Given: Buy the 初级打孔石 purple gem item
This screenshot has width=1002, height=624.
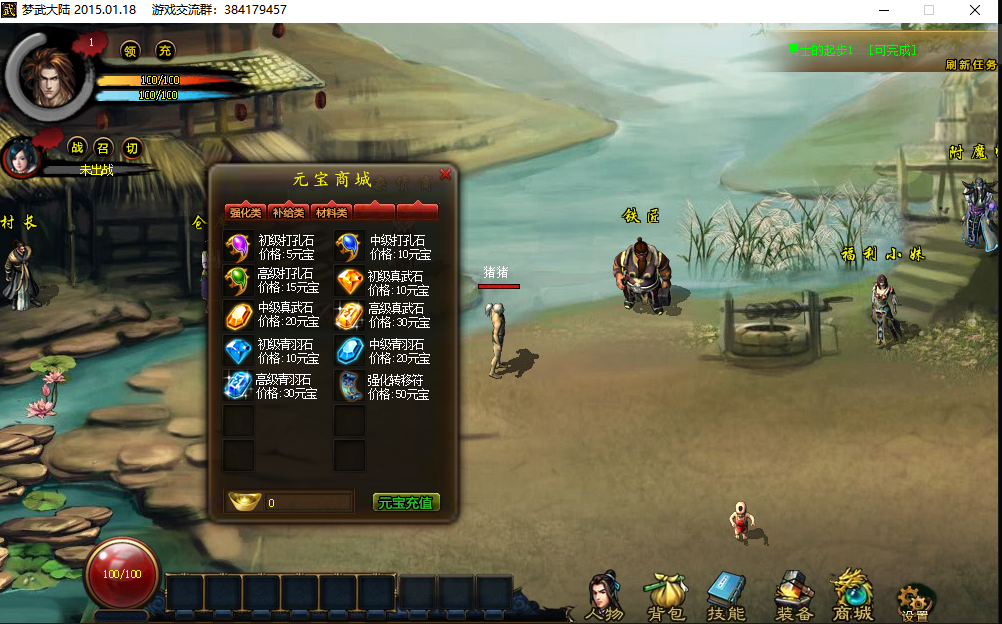Looking at the screenshot, I should (x=238, y=246).
